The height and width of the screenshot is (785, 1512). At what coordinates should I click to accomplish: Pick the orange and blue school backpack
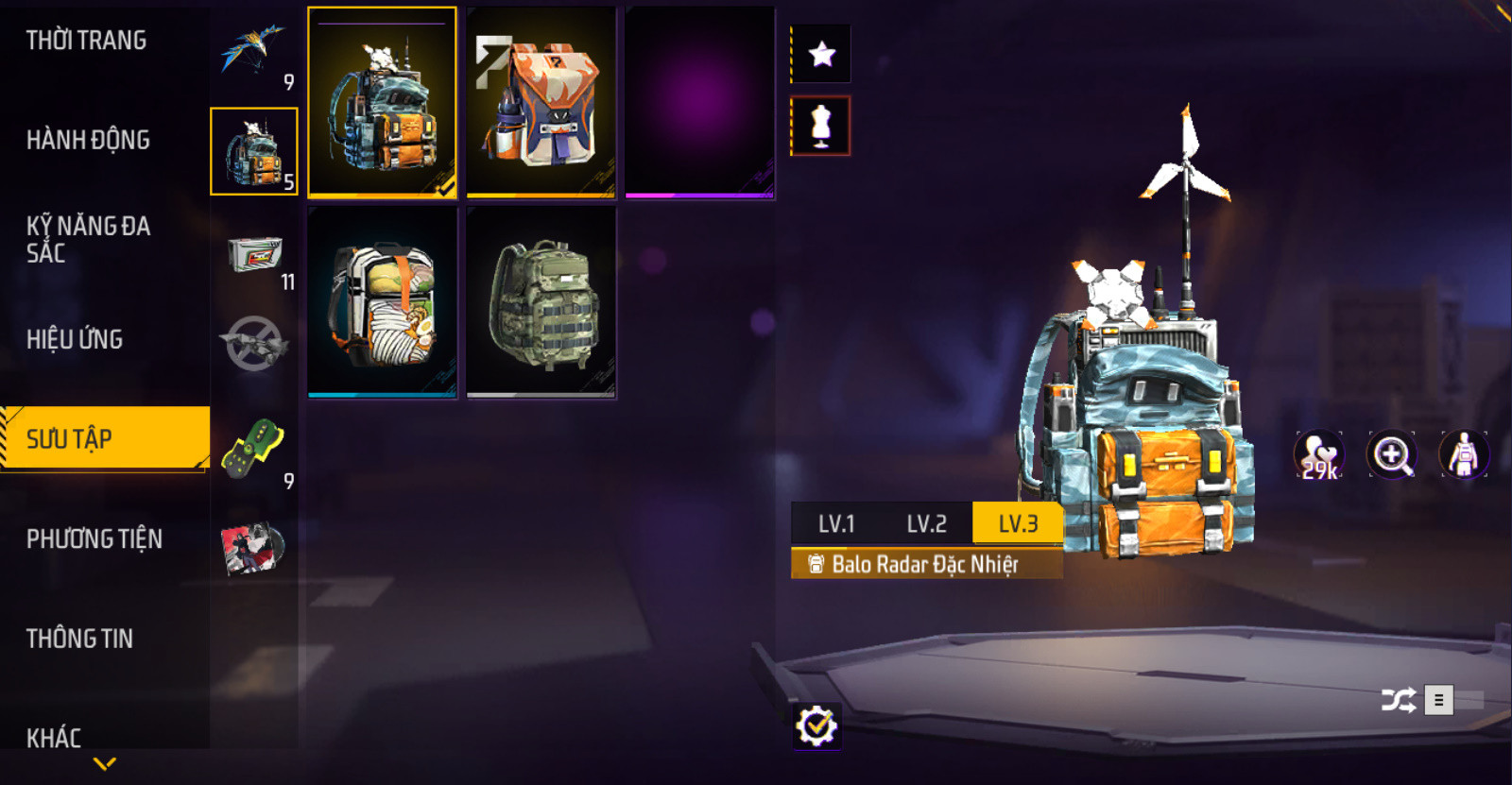coord(541,102)
